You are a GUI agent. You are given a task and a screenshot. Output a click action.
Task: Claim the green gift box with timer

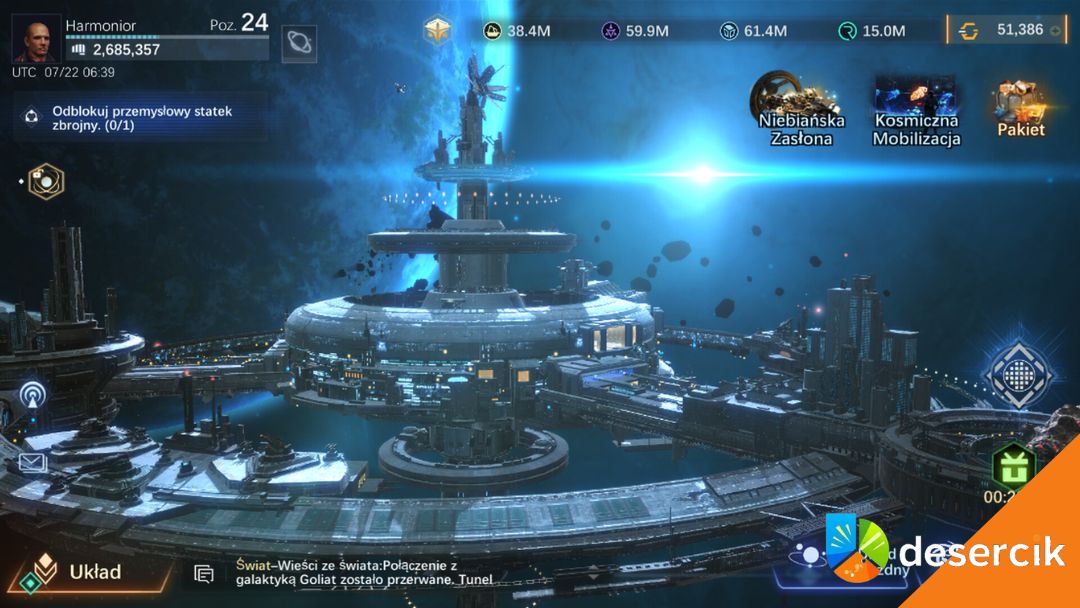coord(1012,468)
